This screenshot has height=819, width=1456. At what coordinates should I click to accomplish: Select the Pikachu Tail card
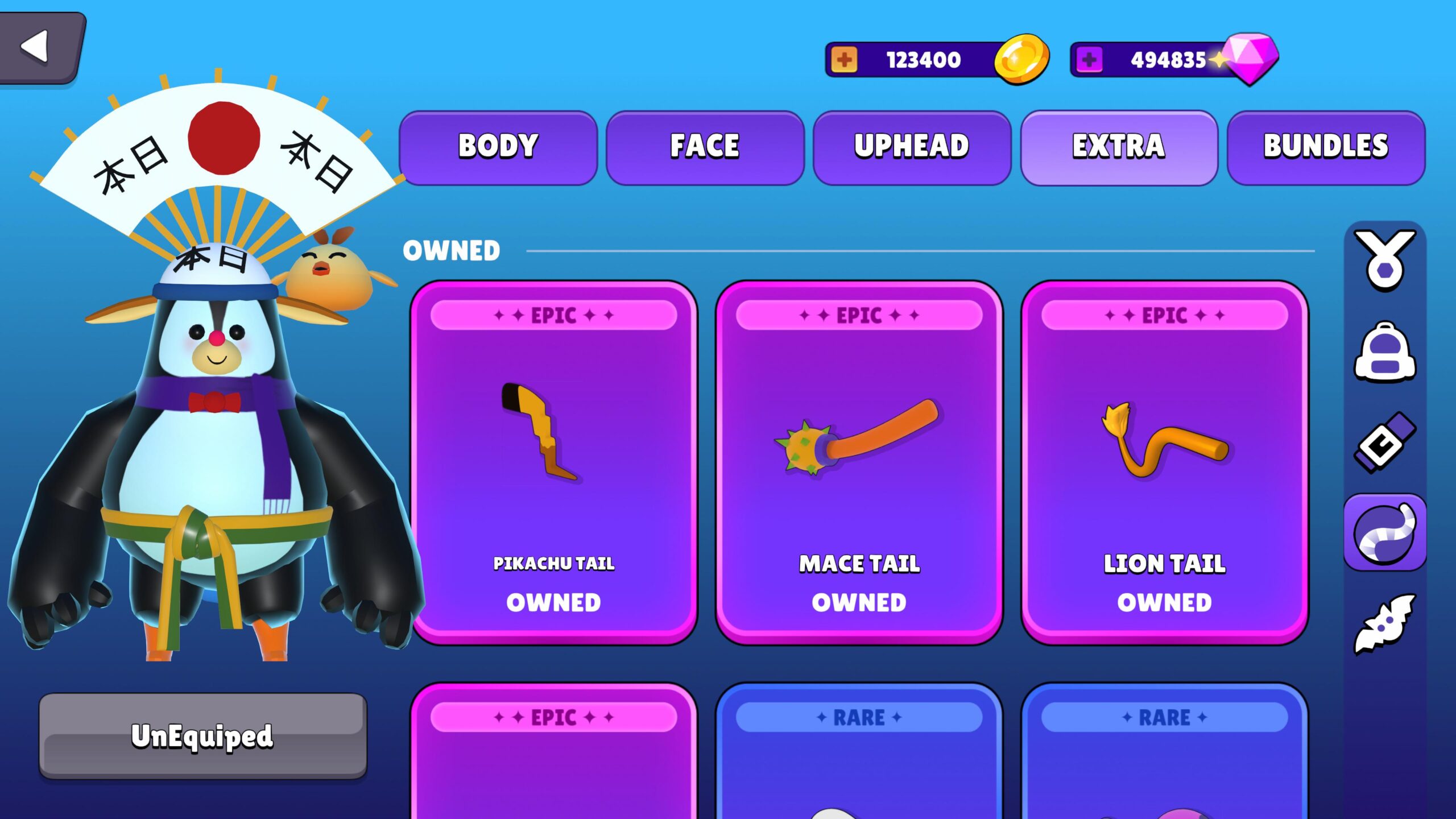tap(553, 462)
